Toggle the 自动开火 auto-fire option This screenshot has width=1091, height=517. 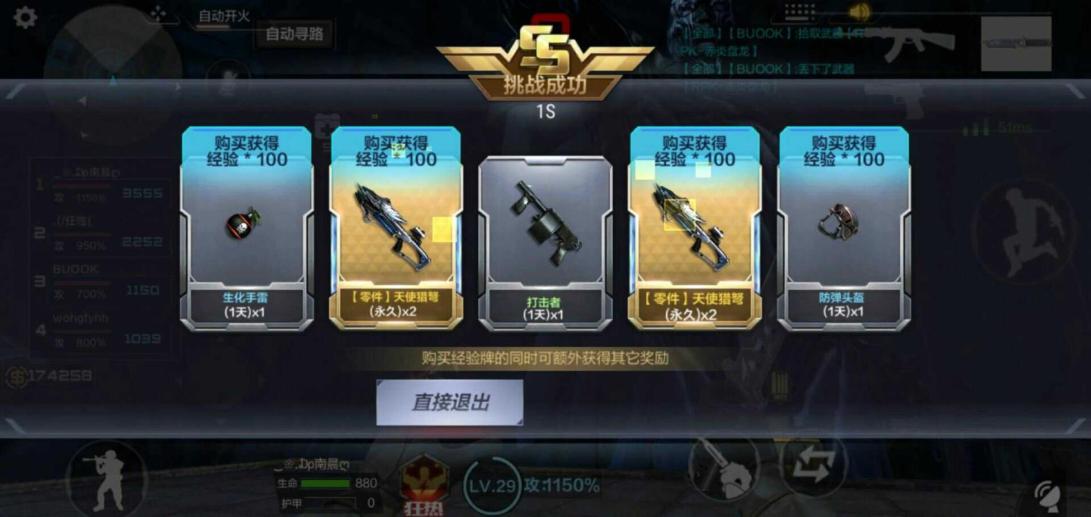223,17
